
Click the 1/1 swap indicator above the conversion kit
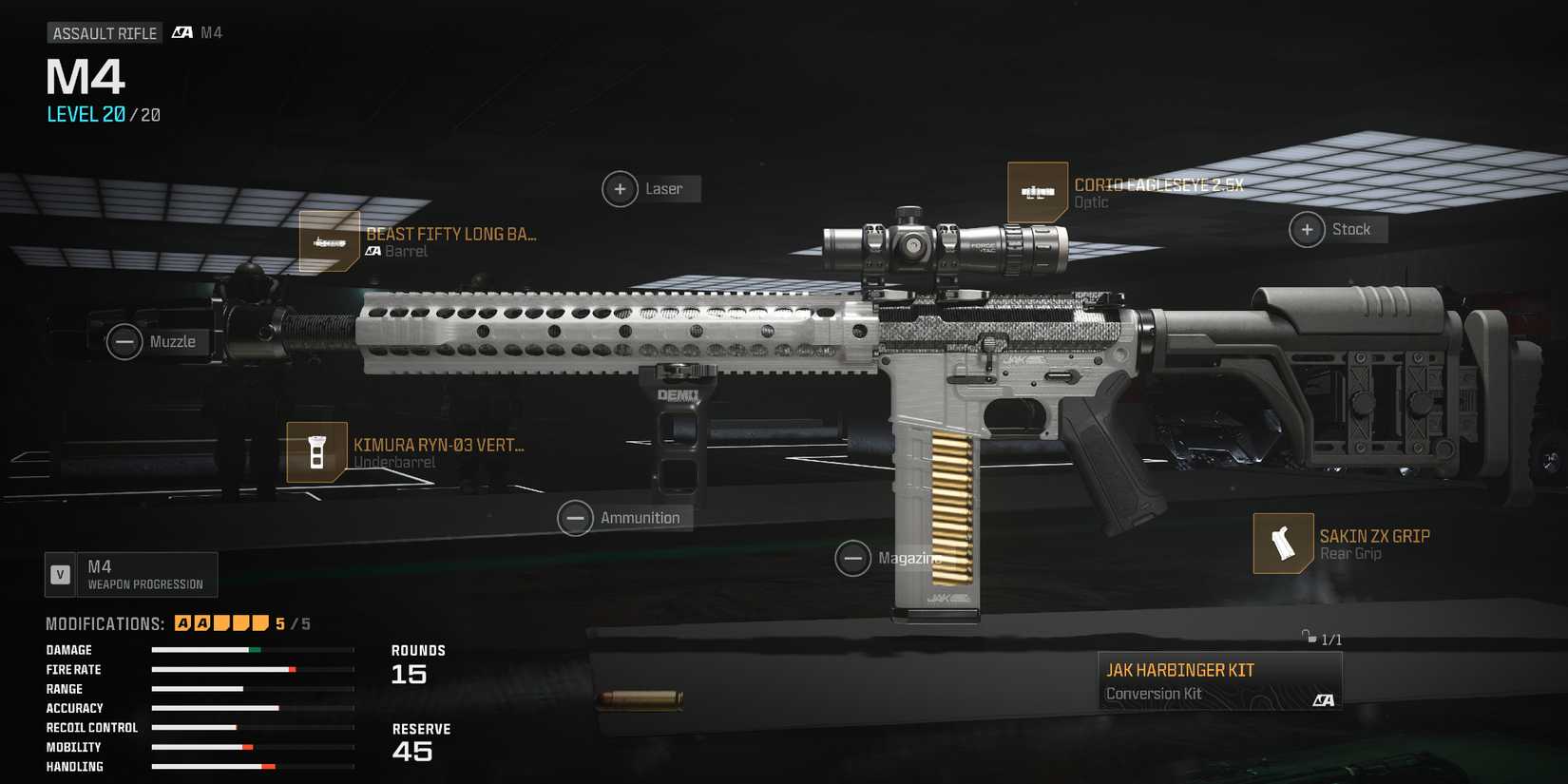(1321, 640)
